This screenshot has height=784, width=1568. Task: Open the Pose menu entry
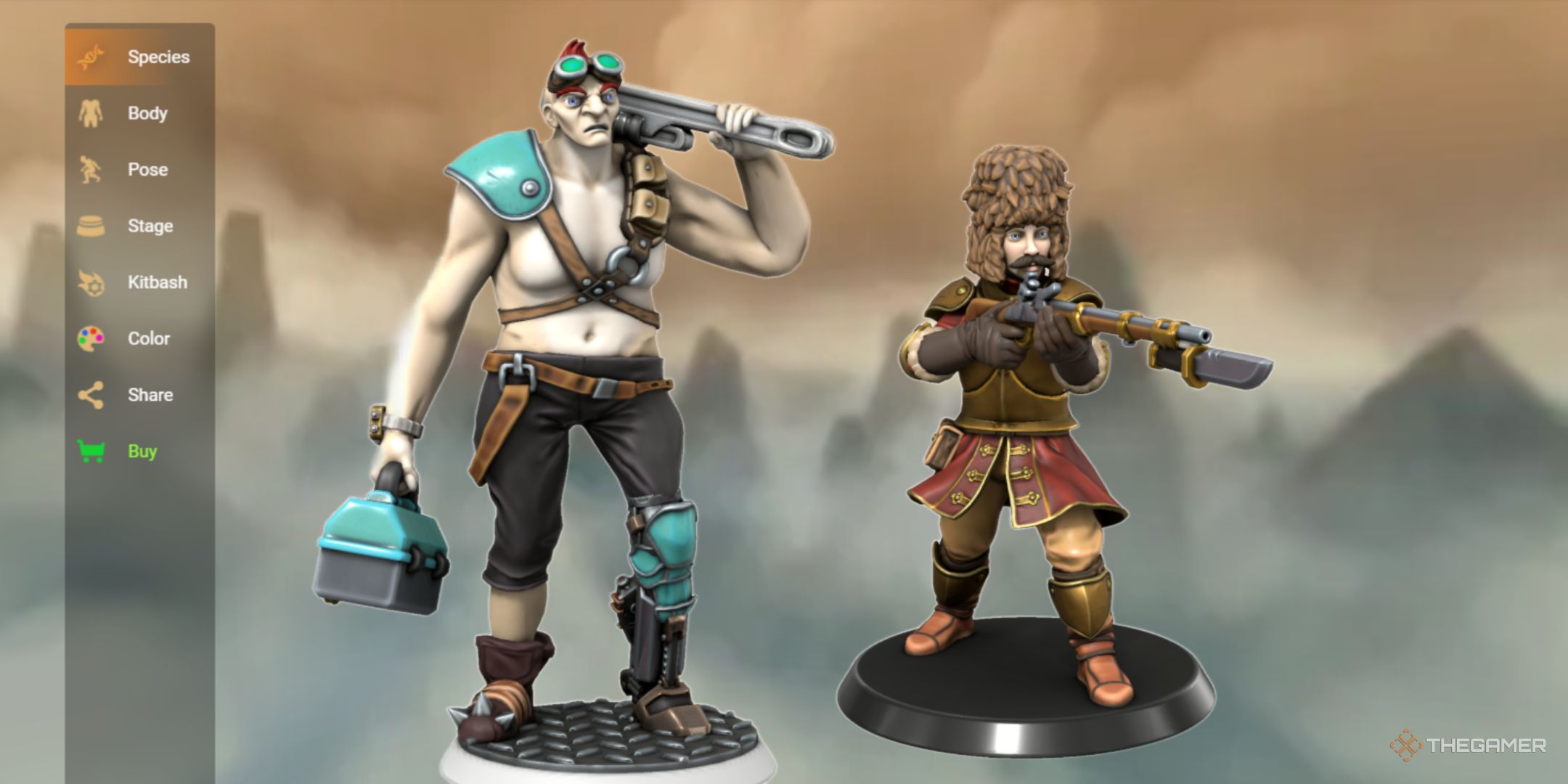pyautogui.click(x=146, y=169)
